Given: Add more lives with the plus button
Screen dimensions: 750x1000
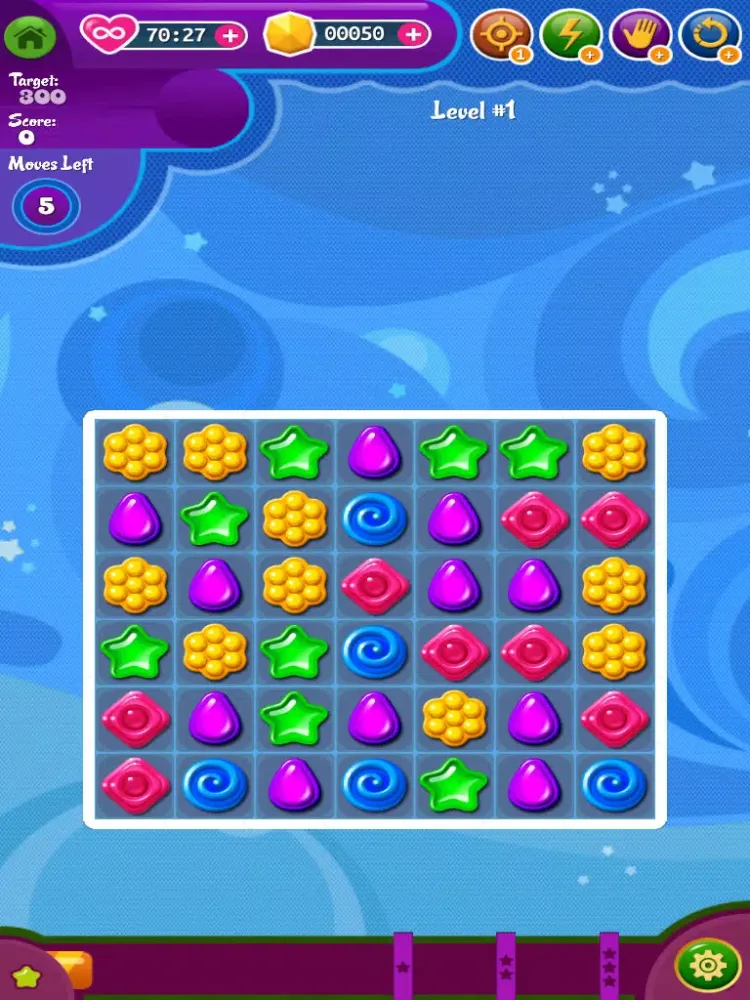Looking at the screenshot, I should 230,35.
